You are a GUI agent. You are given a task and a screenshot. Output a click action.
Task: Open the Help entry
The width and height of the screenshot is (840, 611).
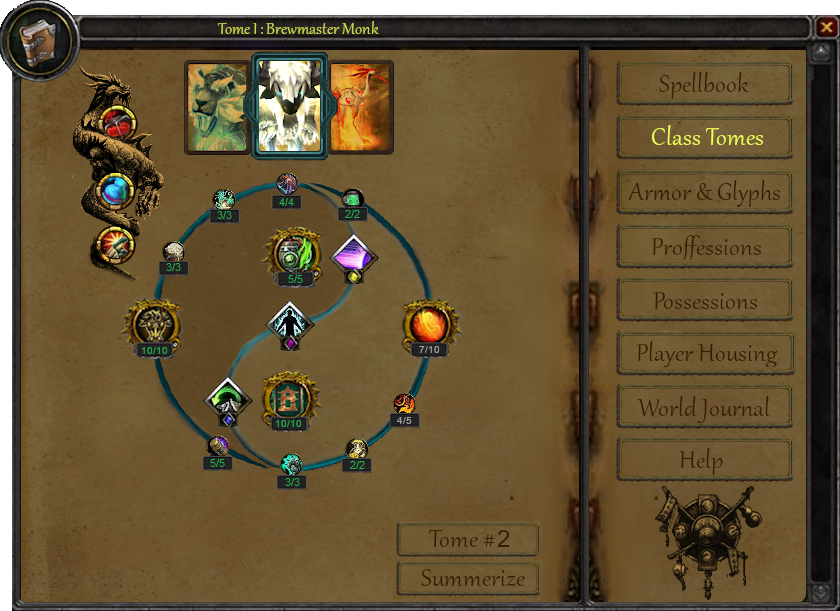coord(703,461)
